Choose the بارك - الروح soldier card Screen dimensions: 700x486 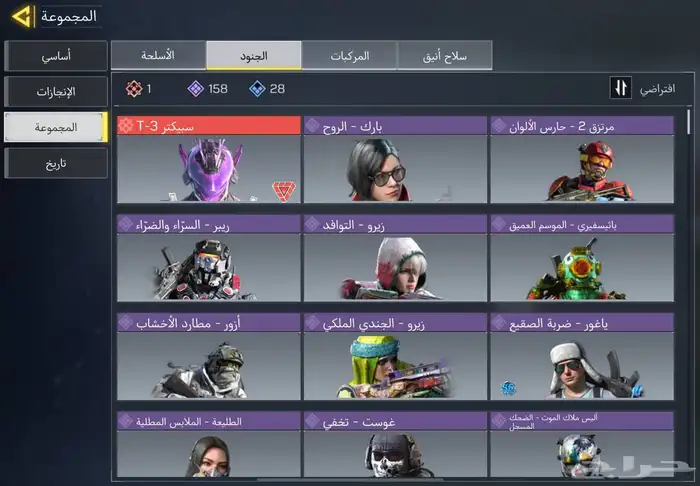[395, 160]
